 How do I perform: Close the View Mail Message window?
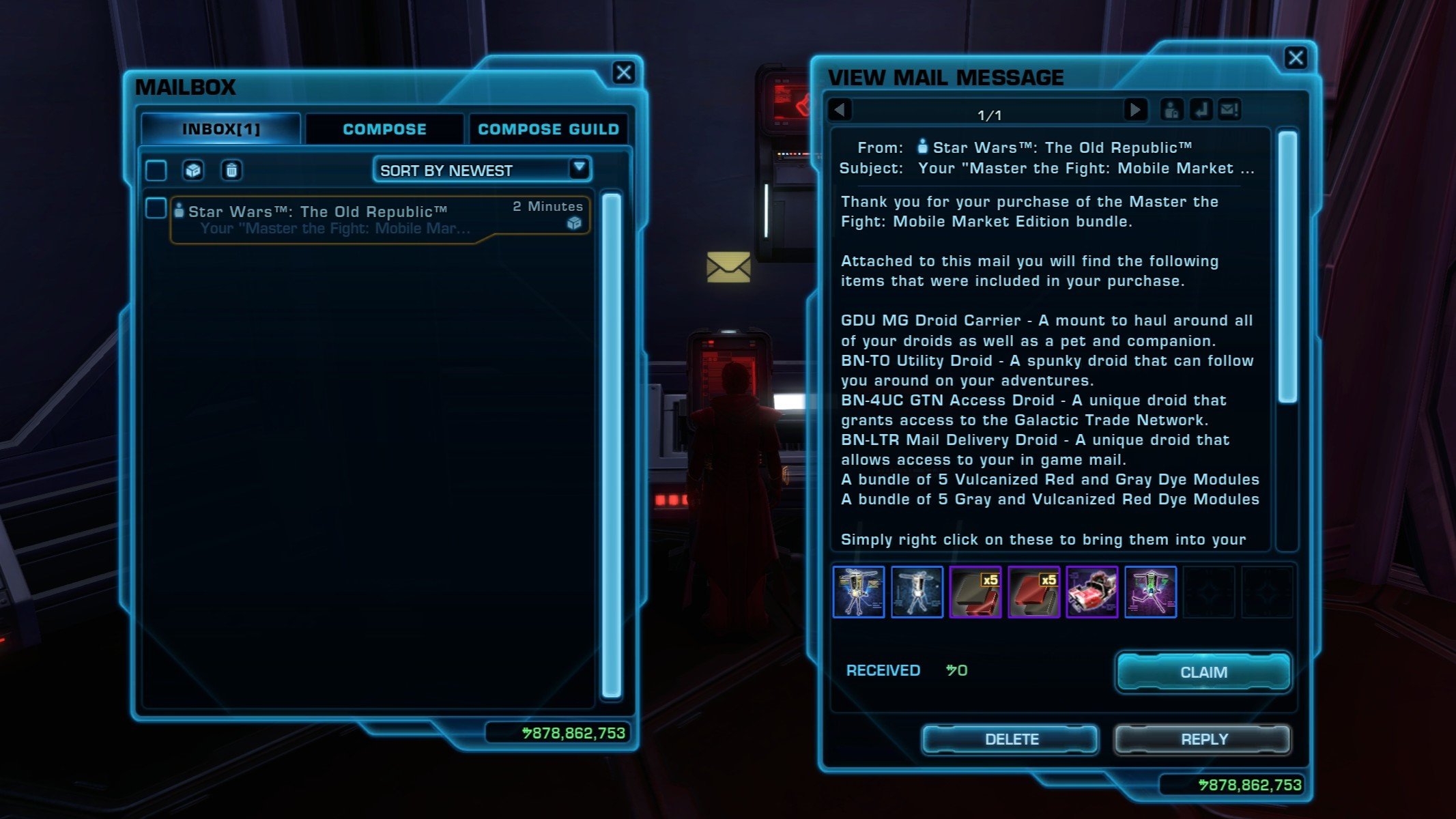(x=1295, y=58)
